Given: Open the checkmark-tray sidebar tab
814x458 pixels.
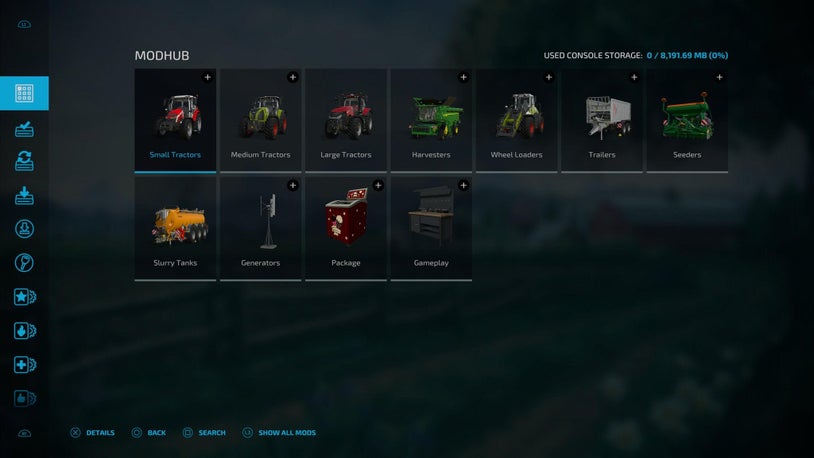Looking at the screenshot, I should pos(25,128).
